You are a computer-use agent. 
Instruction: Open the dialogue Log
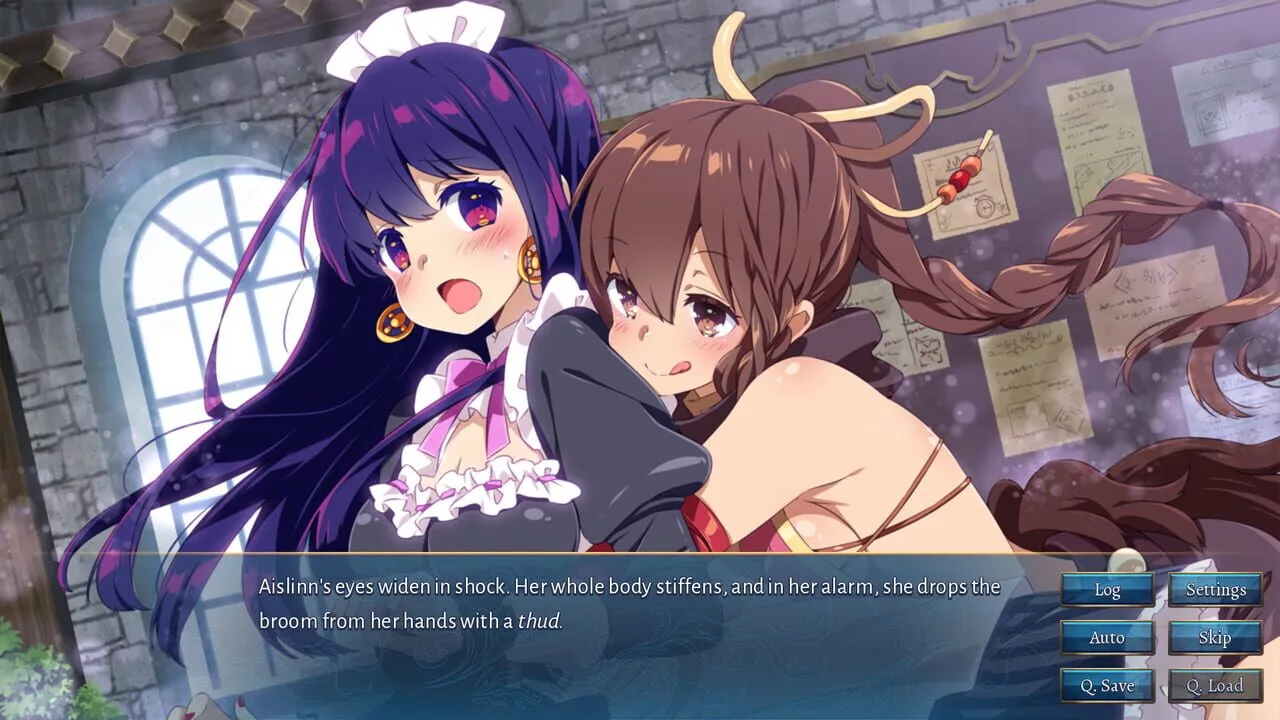pyautogui.click(x=1107, y=589)
